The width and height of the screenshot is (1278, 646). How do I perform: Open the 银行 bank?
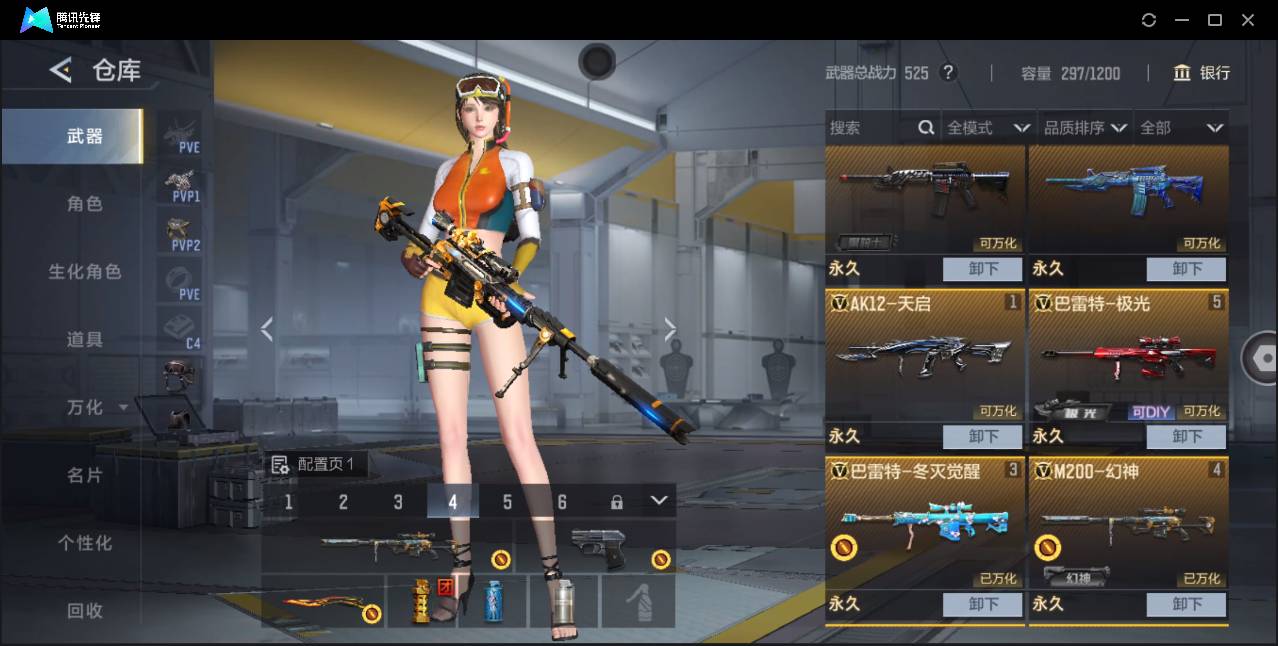coord(1202,73)
